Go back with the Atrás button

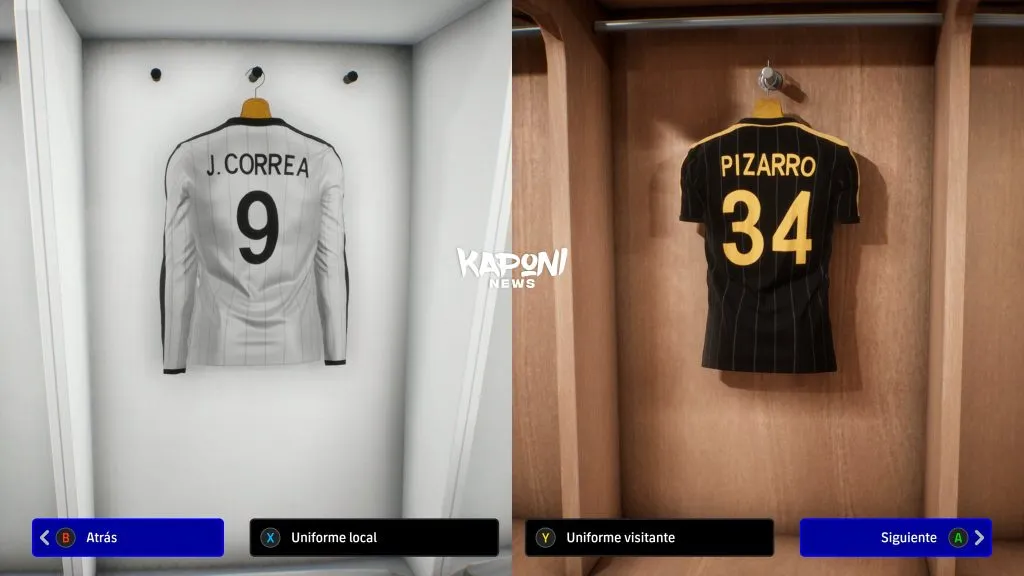tap(128, 537)
